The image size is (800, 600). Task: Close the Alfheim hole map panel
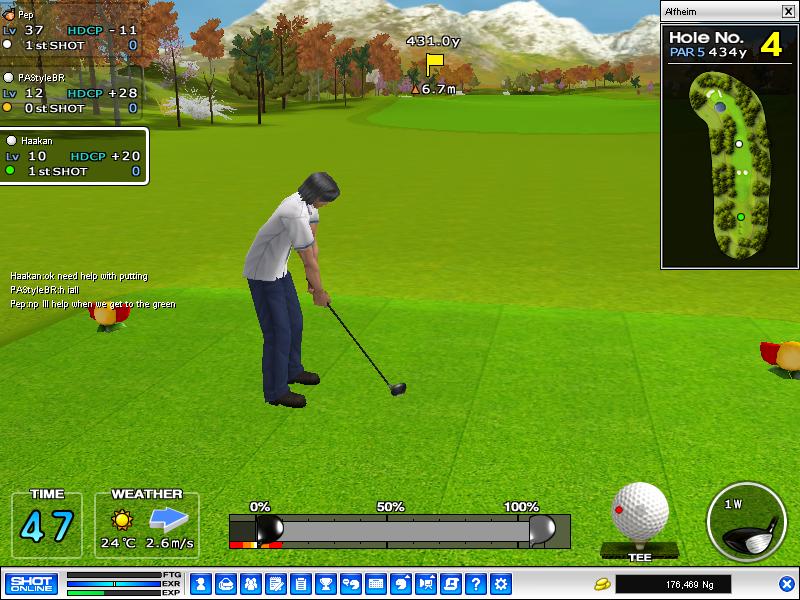pos(788,11)
